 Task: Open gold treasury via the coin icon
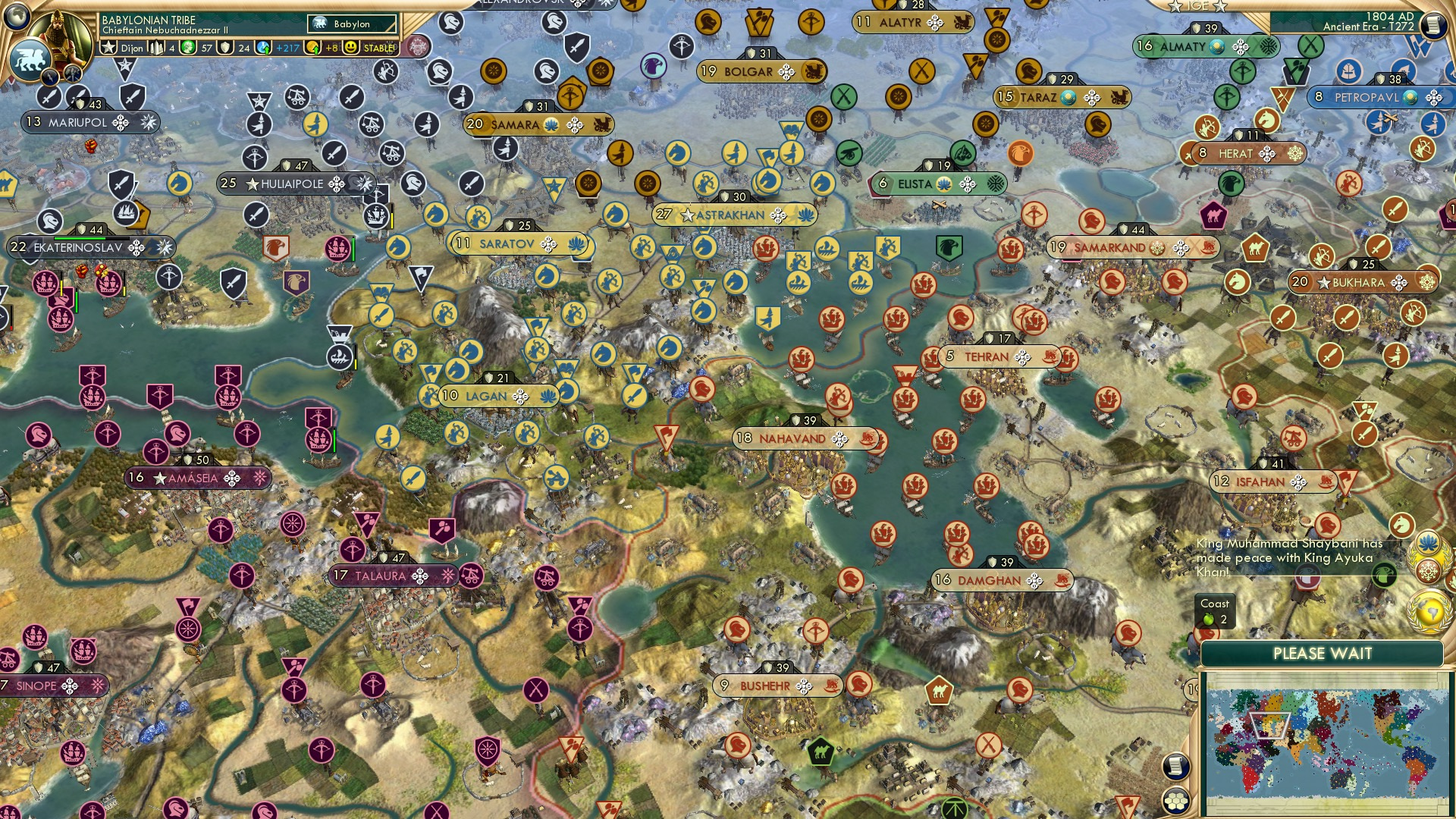coord(312,48)
